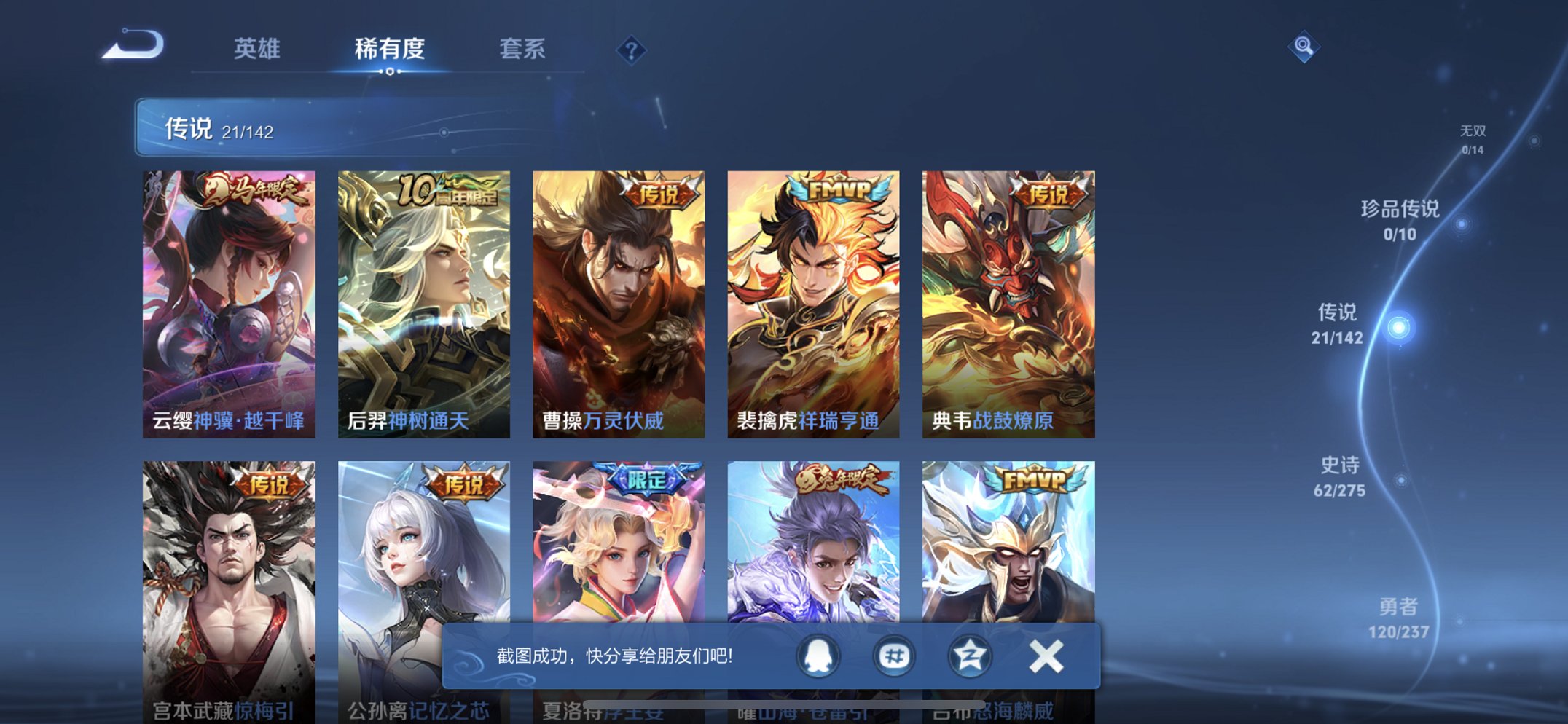View the 宫本武藏 惊梅引 skin
The image size is (1568, 724).
coord(231,575)
